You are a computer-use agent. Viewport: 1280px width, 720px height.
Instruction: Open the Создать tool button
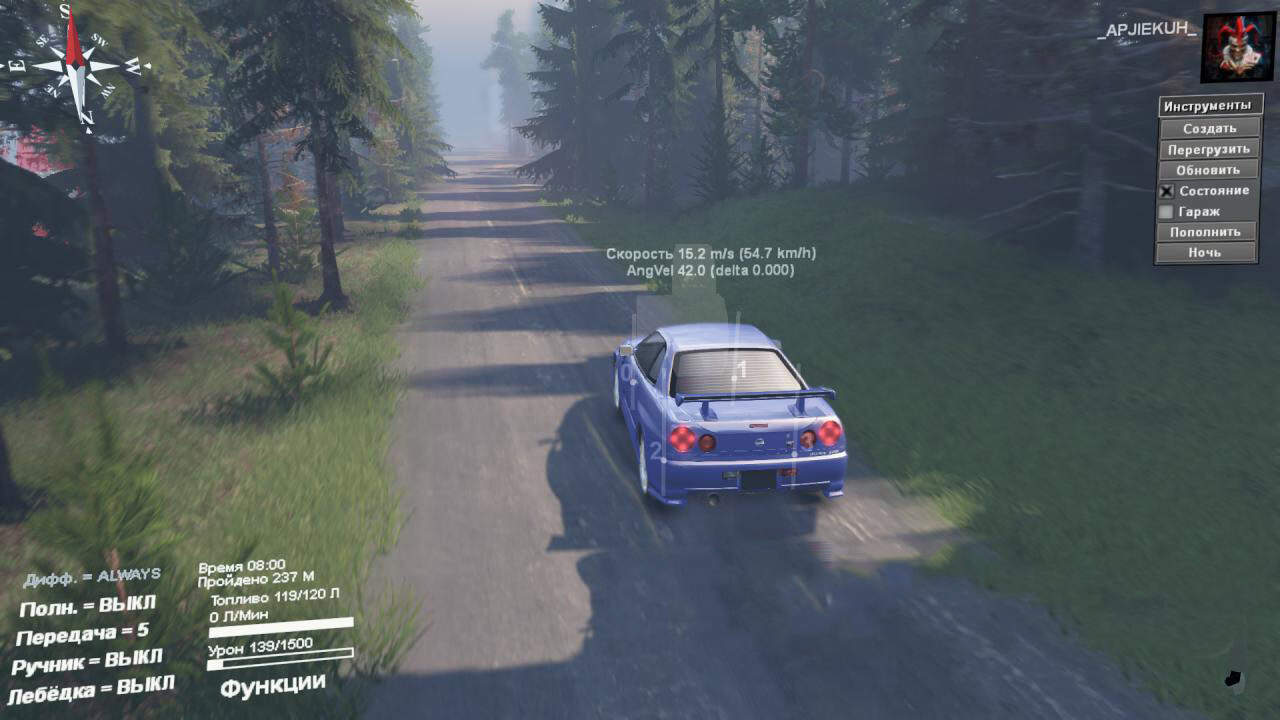[x=1208, y=128]
